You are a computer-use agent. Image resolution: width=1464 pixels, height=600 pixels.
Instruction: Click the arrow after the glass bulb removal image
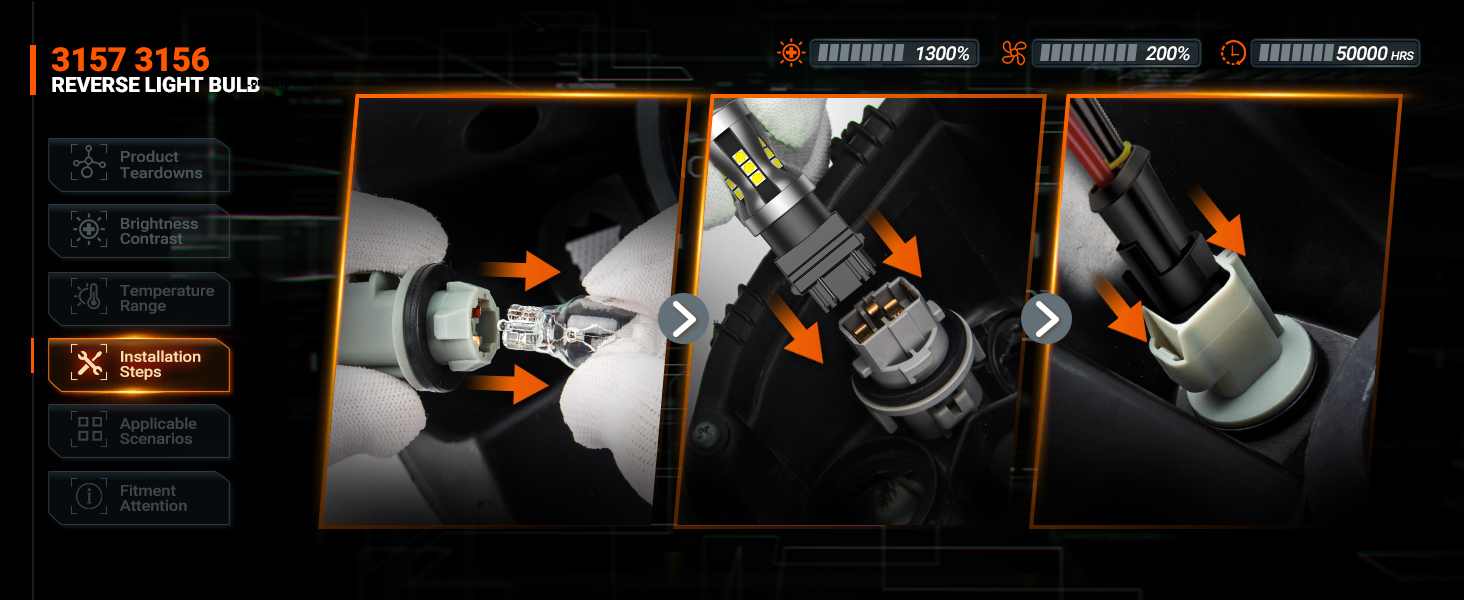click(x=683, y=319)
